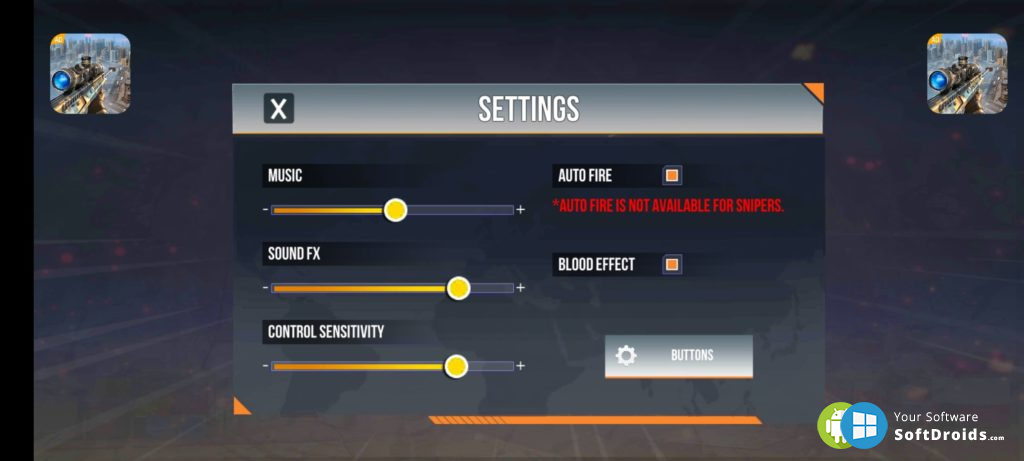Decrease music volume with minus sign
The height and width of the screenshot is (461, 1024).
tap(265, 210)
